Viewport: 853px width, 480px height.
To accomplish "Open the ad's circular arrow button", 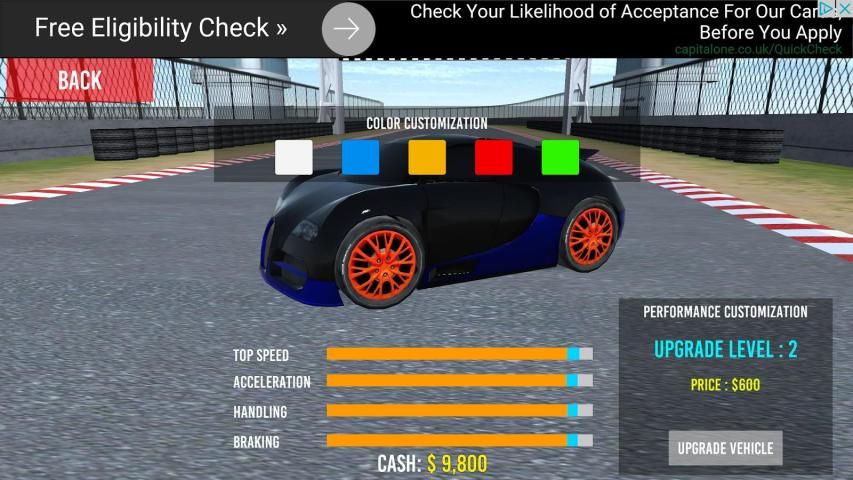I will tap(348, 29).
